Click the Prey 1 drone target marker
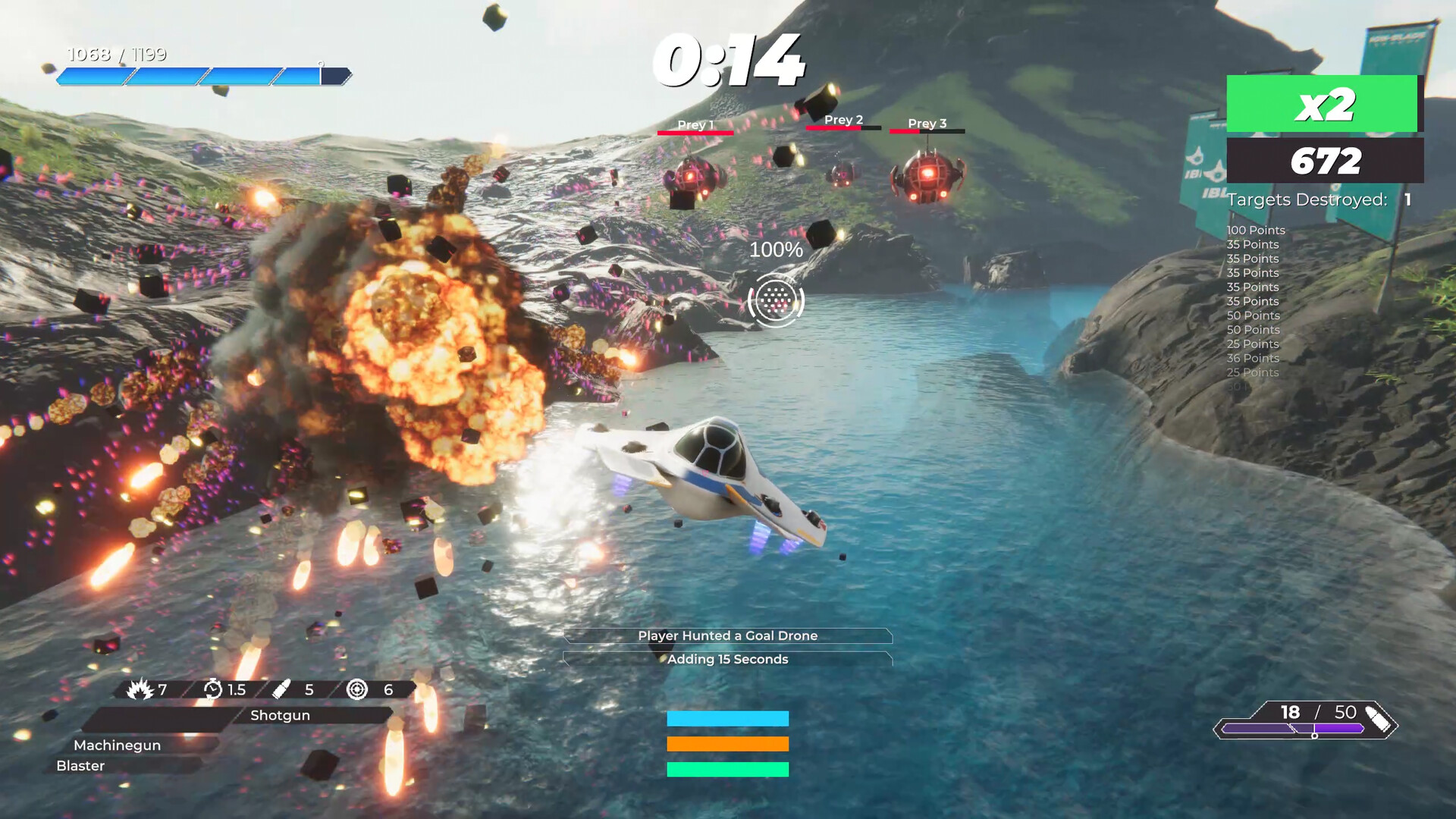Screen dimensions: 1456x819 pyautogui.click(x=695, y=124)
